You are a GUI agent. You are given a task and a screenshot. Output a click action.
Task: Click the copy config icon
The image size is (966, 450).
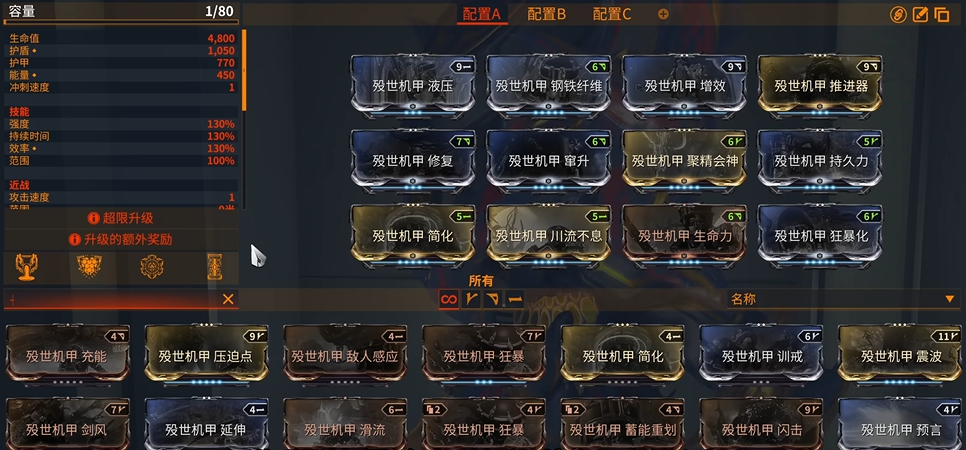tap(942, 15)
